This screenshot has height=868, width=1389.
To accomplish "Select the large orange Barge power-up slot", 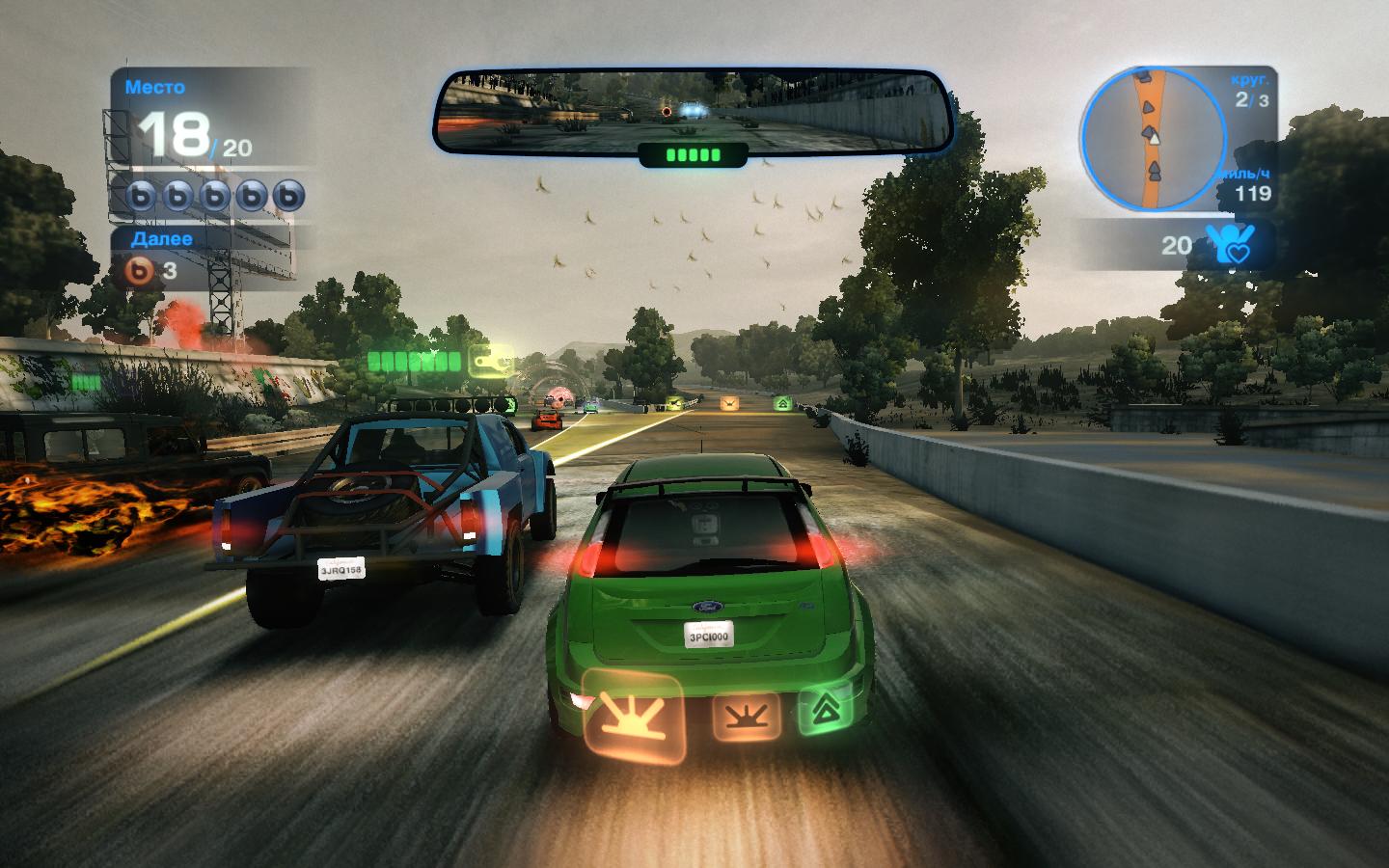I will (x=634, y=715).
